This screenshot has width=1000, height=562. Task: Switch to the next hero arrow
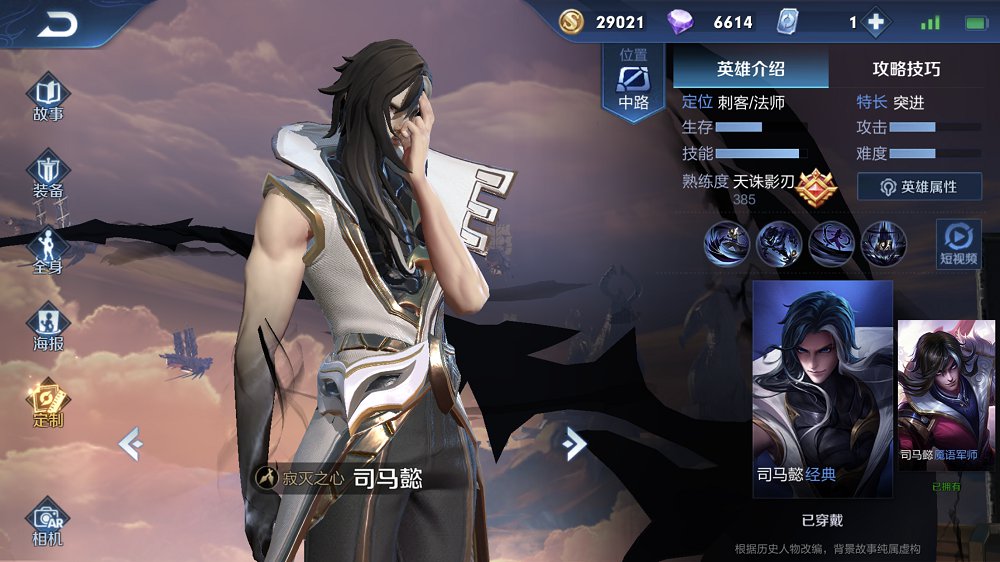coord(574,442)
